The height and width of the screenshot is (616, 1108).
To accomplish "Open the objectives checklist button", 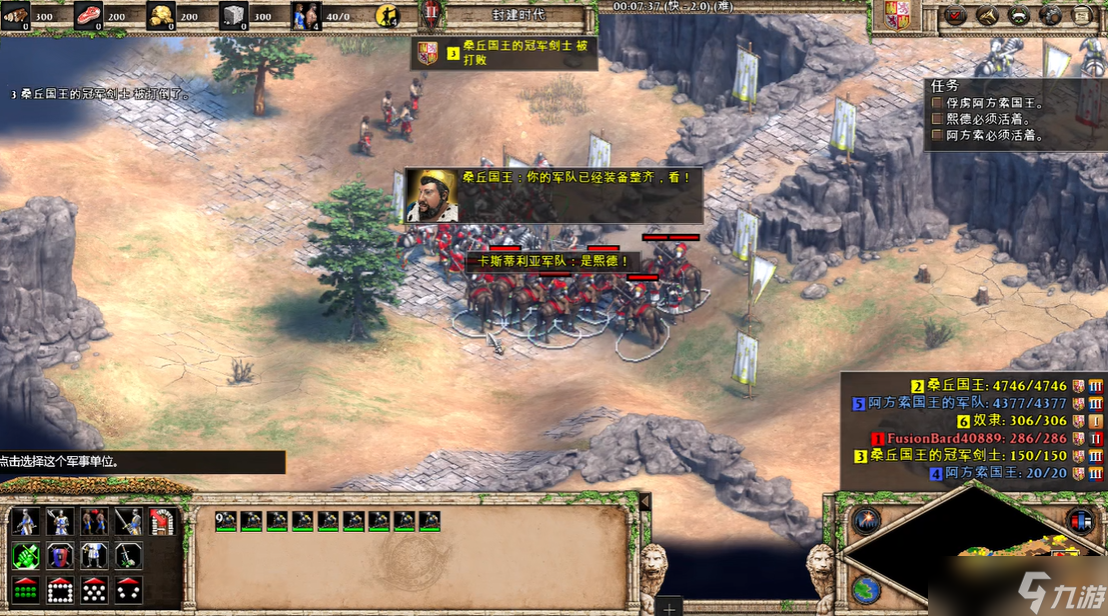I will (x=956, y=15).
